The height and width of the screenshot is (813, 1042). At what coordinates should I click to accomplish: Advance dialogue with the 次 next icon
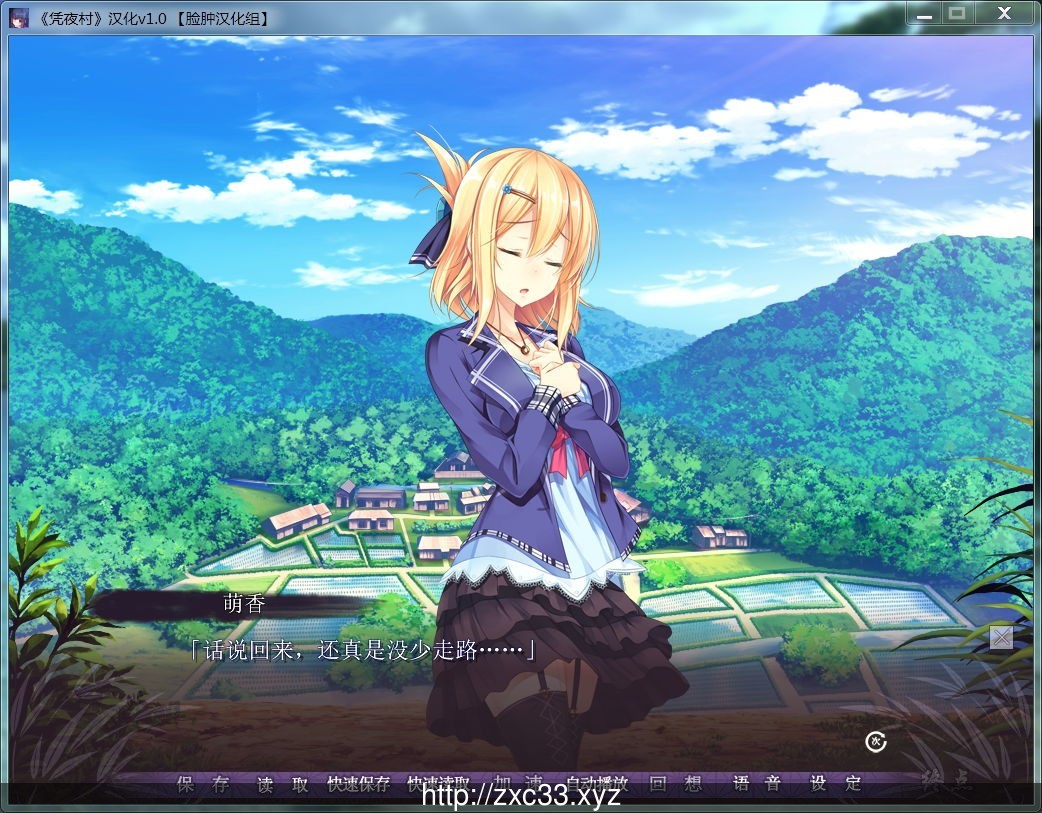(876, 741)
